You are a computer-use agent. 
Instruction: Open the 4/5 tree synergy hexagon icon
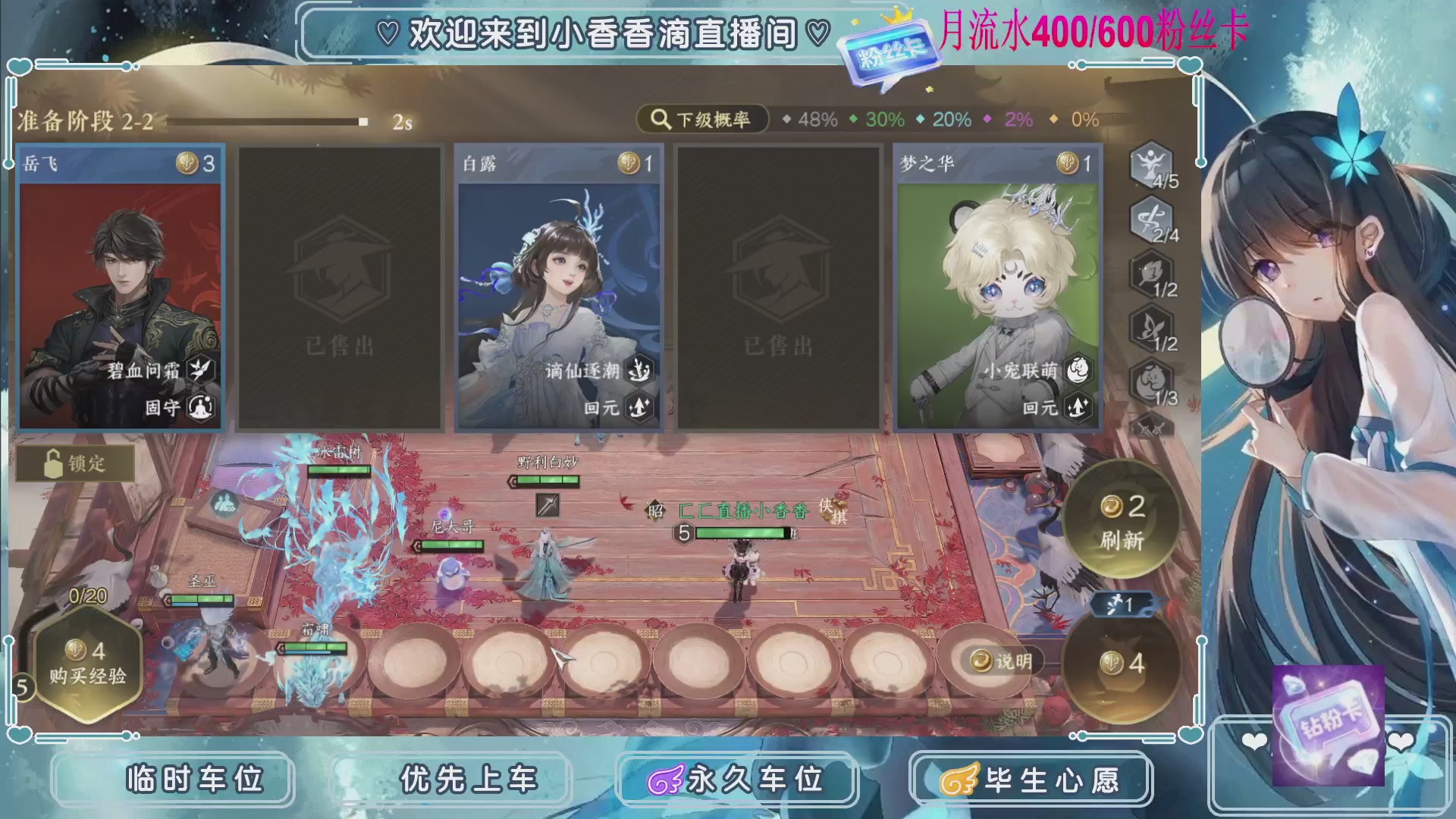tap(1149, 167)
